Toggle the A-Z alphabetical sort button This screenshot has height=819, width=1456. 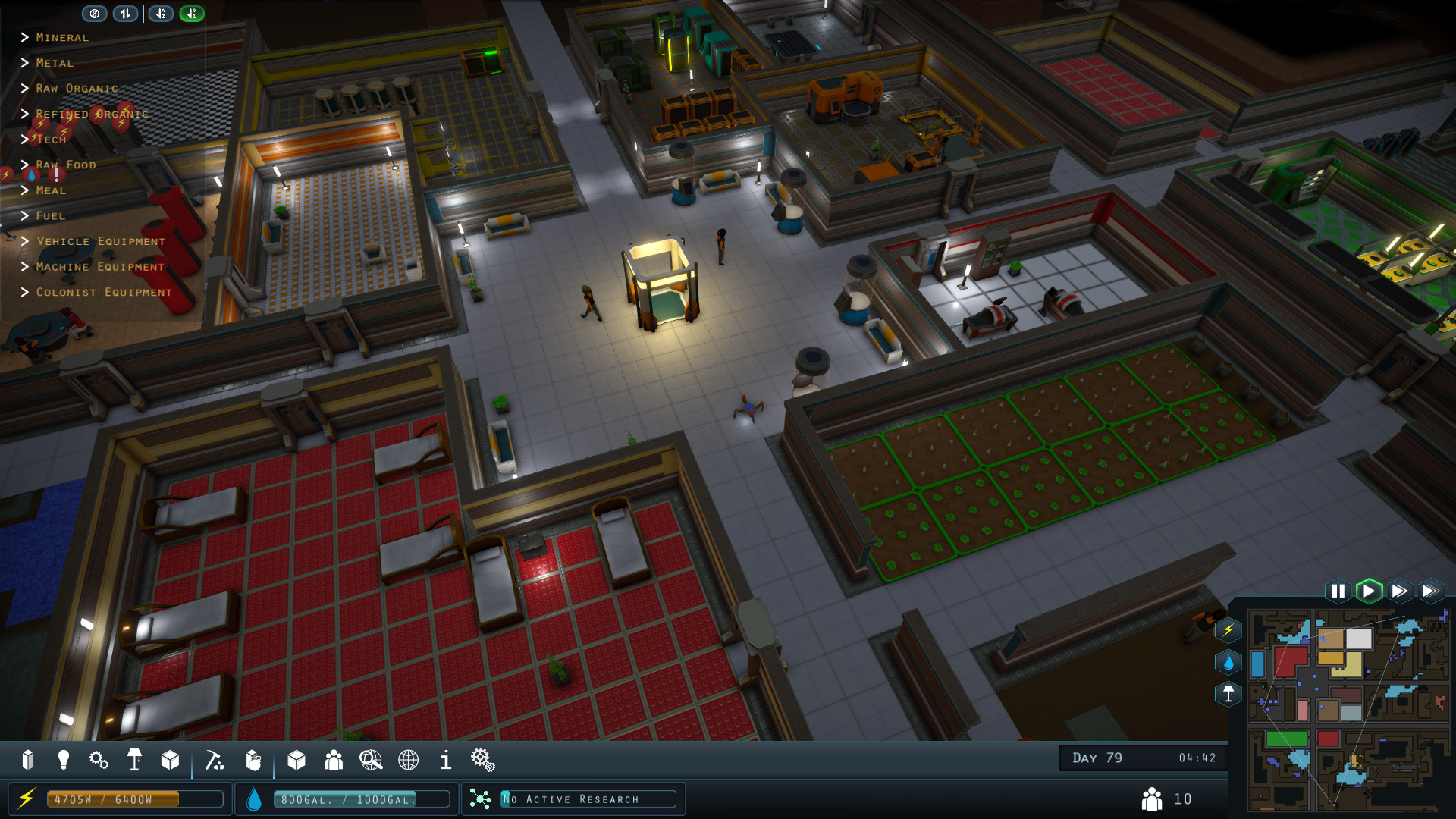coord(161,14)
